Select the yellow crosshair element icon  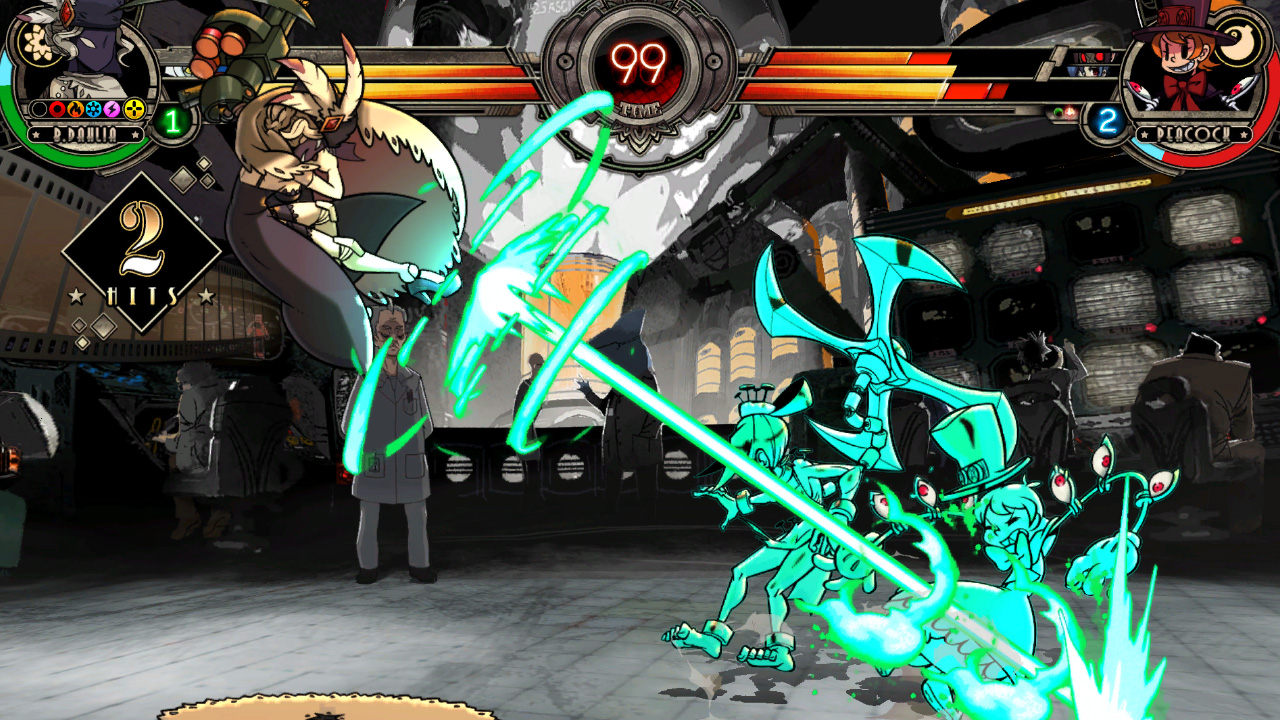coord(133,110)
